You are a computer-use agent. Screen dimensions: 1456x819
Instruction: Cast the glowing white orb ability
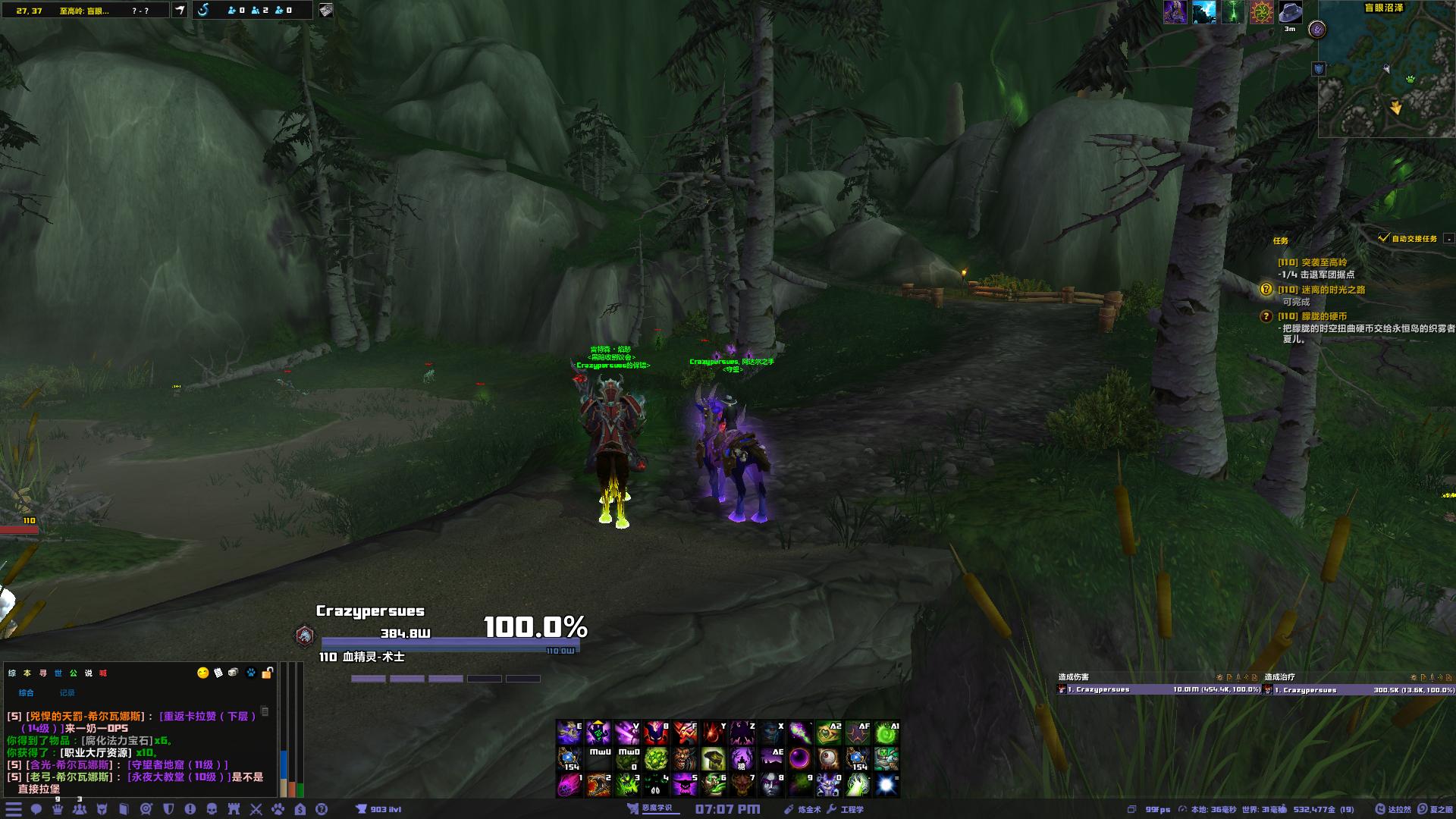point(886,784)
